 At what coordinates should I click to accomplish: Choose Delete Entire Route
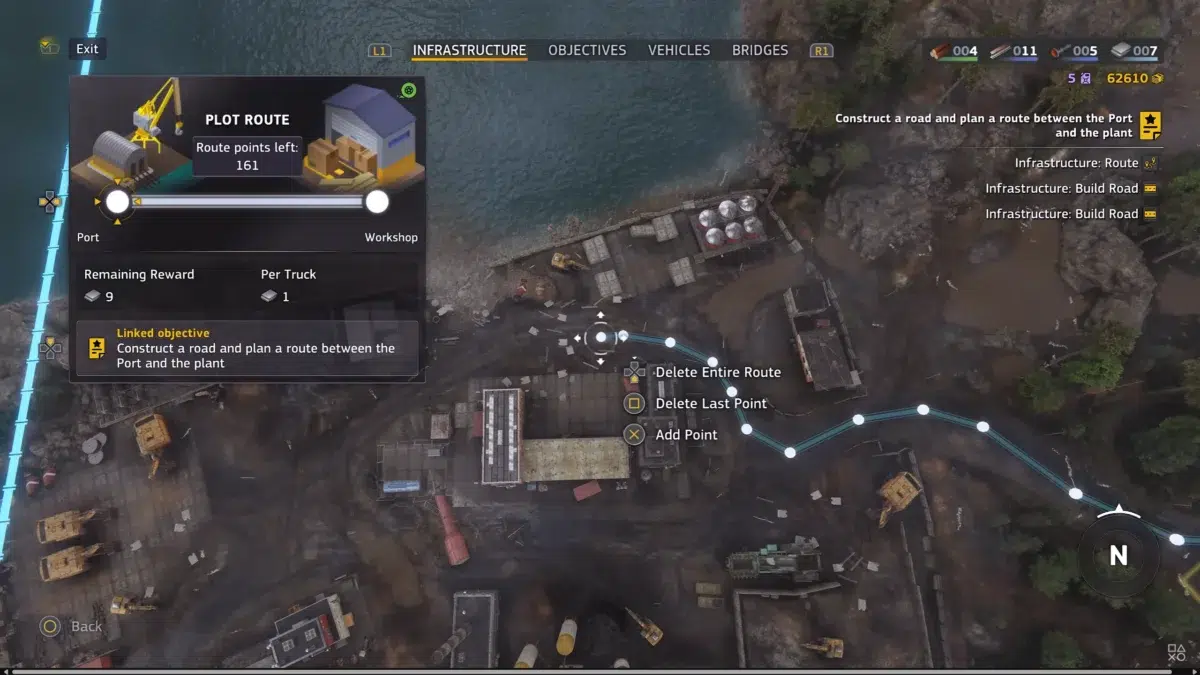[x=717, y=372]
